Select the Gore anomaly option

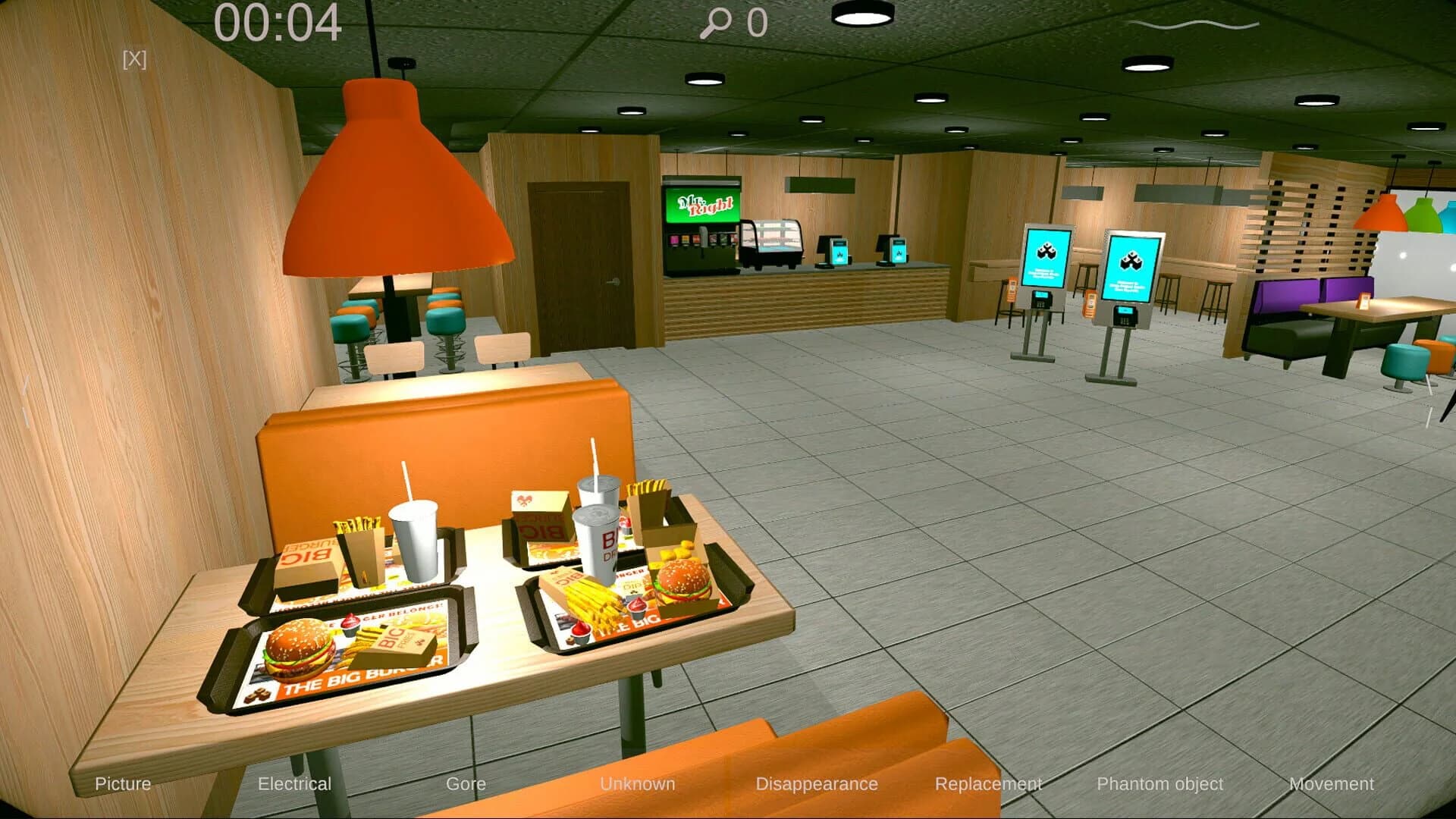click(x=467, y=784)
